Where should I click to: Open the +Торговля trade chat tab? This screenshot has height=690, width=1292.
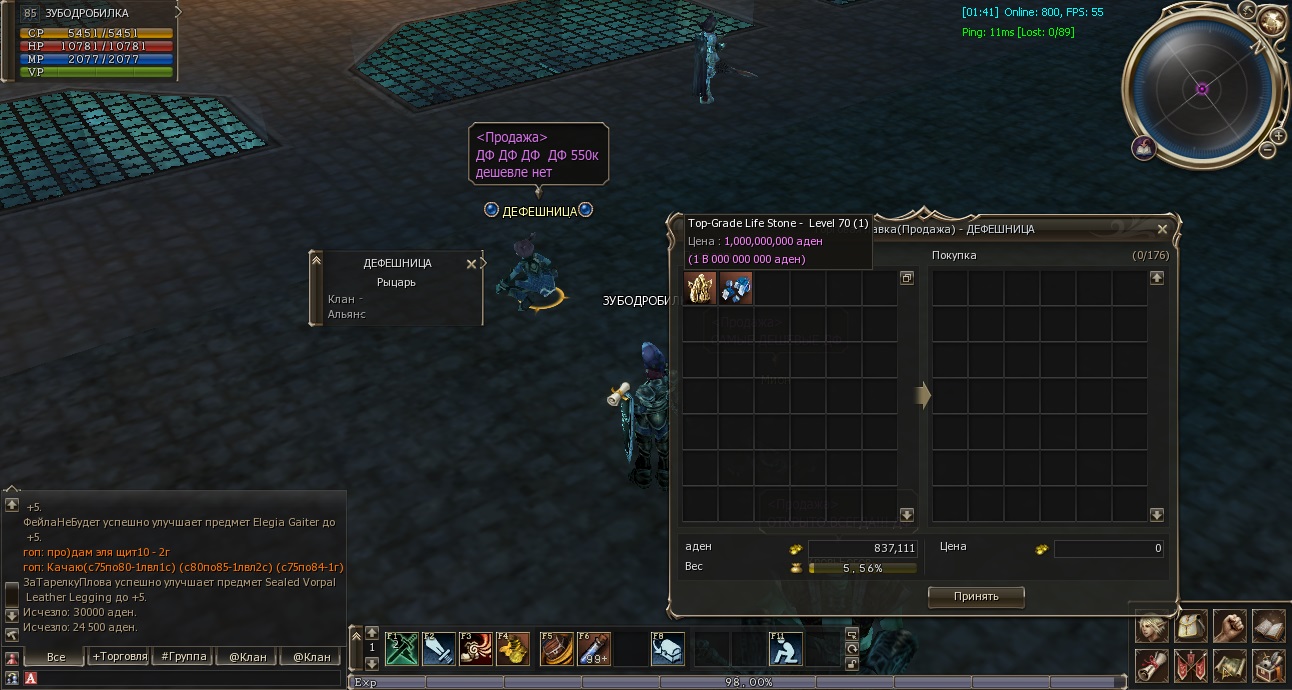[x=119, y=657]
